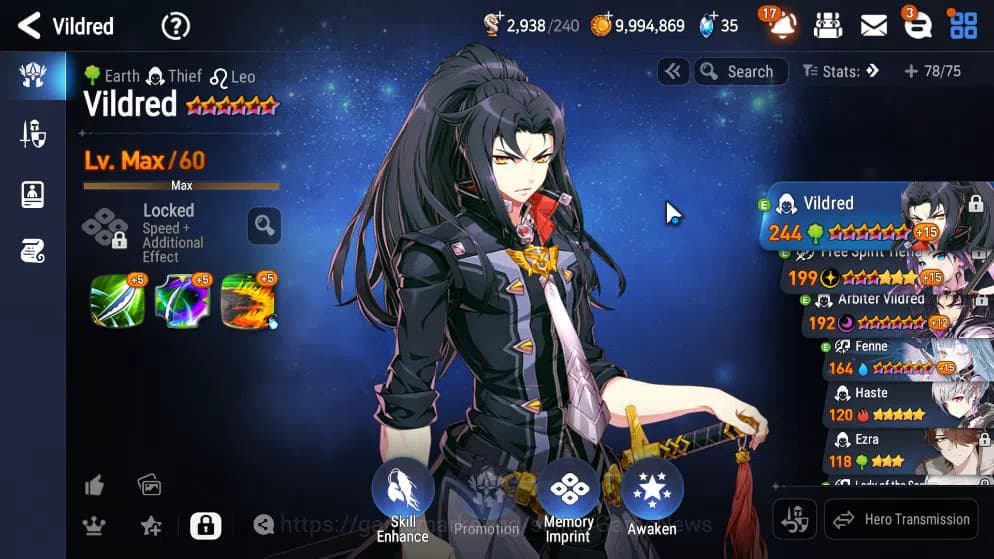Image resolution: width=994 pixels, height=559 pixels.
Task: Open the blue grid main menu
Action: click(963, 26)
